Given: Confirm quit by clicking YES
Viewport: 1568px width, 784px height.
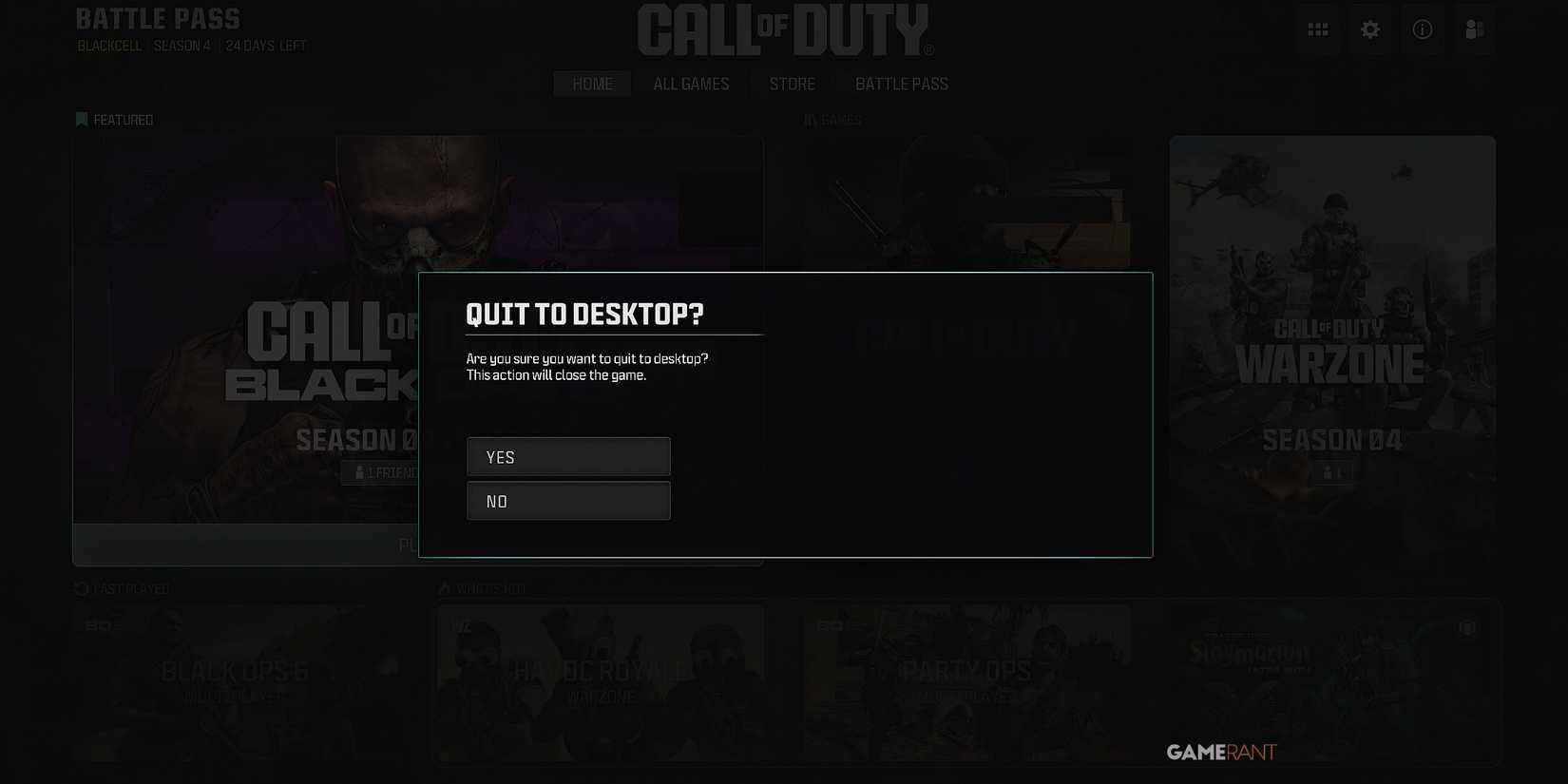Looking at the screenshot, I should [567, 456].
